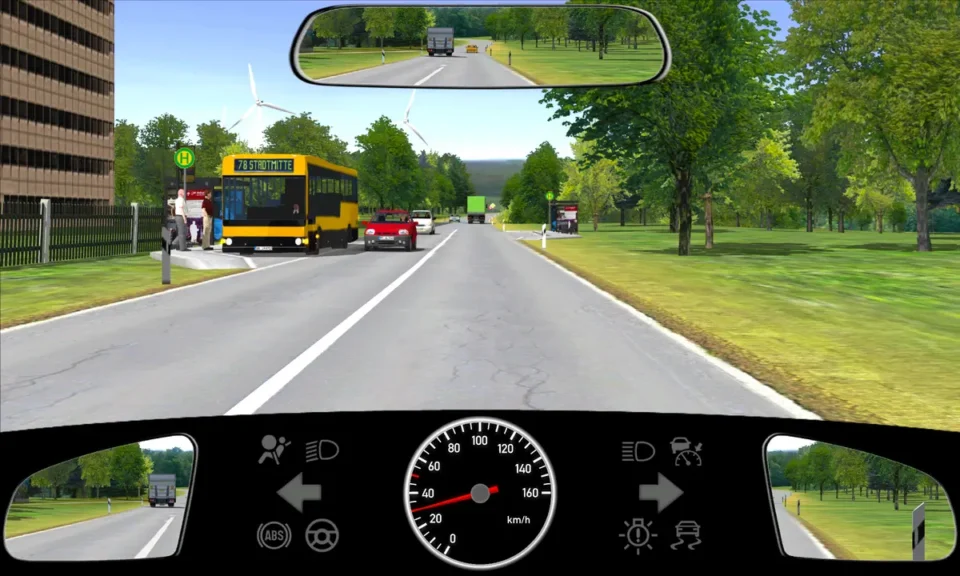
Task: Activate the left turn signal arrow
Action: [298, 492]
